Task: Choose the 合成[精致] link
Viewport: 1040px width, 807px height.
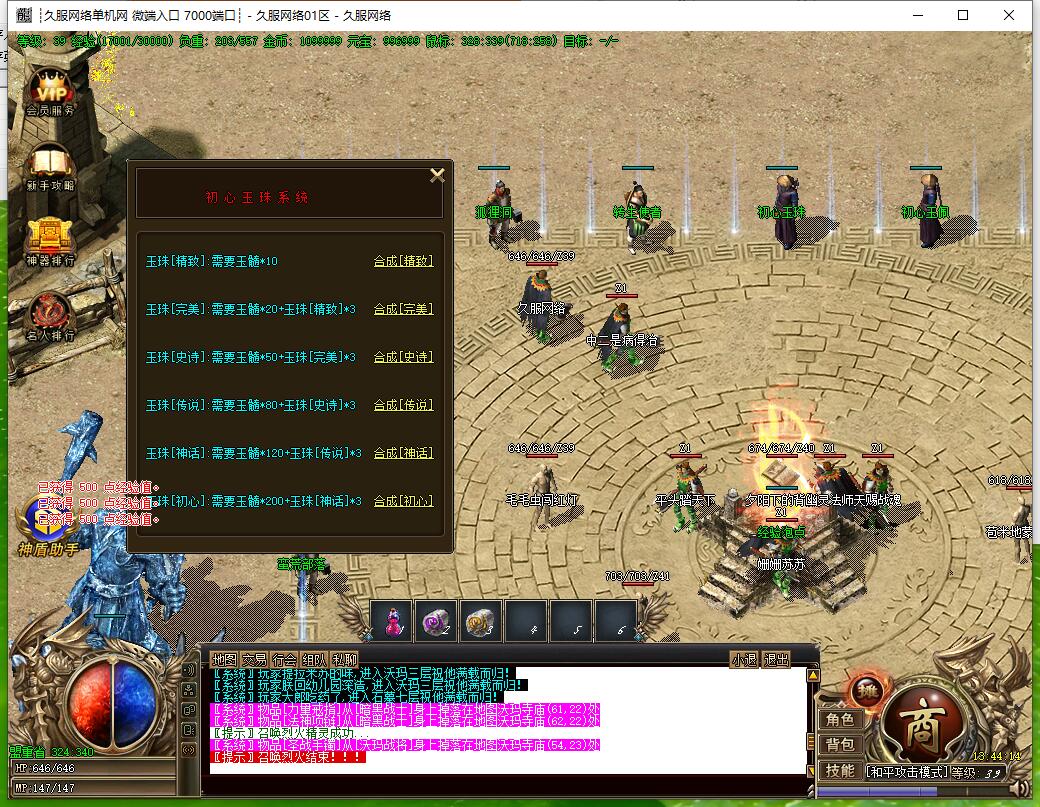Action: tap(403, 261)
